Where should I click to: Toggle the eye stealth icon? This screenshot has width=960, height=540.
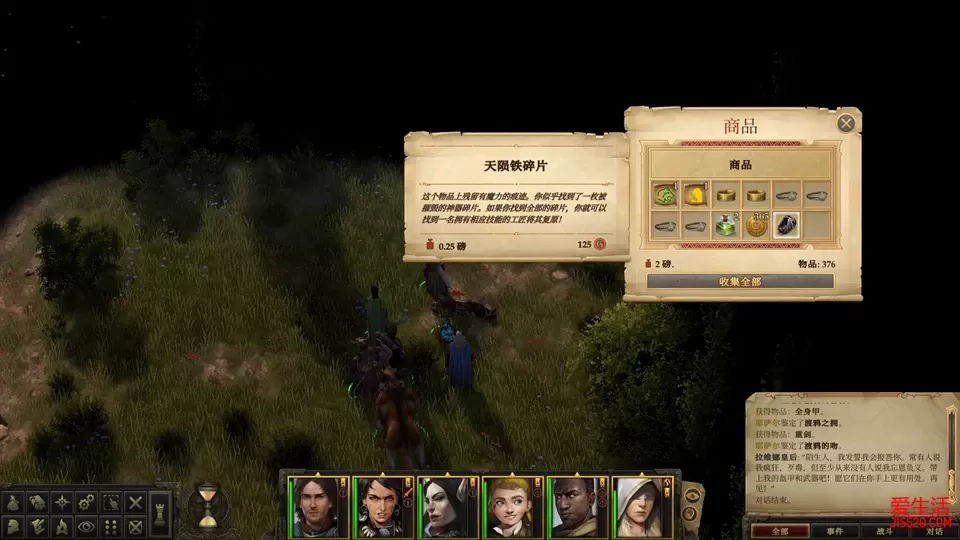click(88, 525)
